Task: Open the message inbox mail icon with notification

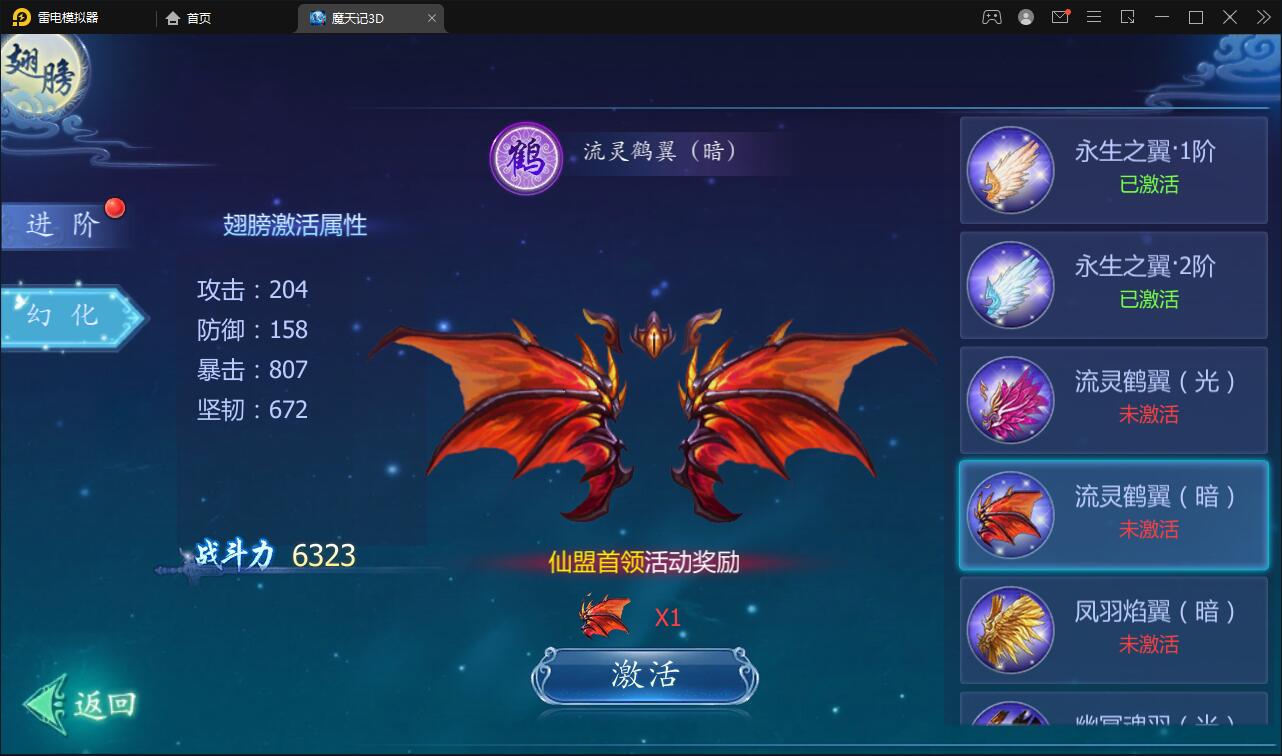Action: (1060, 16)
